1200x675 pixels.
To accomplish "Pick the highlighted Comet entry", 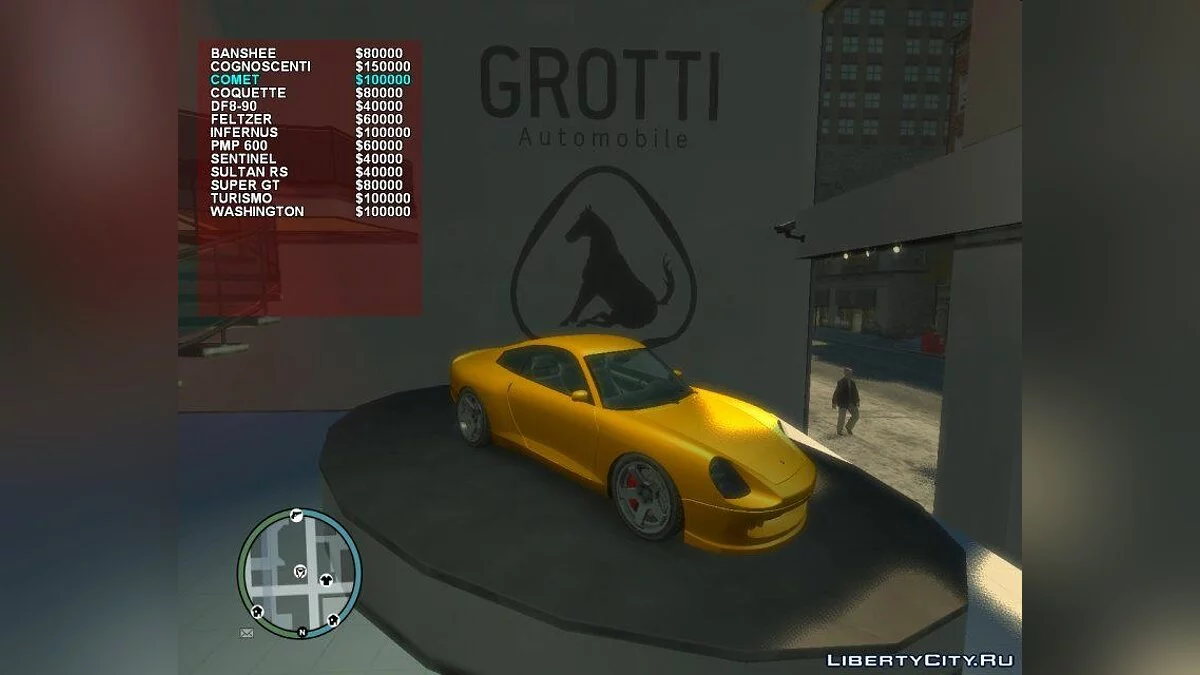I will [x=235, y=79].
